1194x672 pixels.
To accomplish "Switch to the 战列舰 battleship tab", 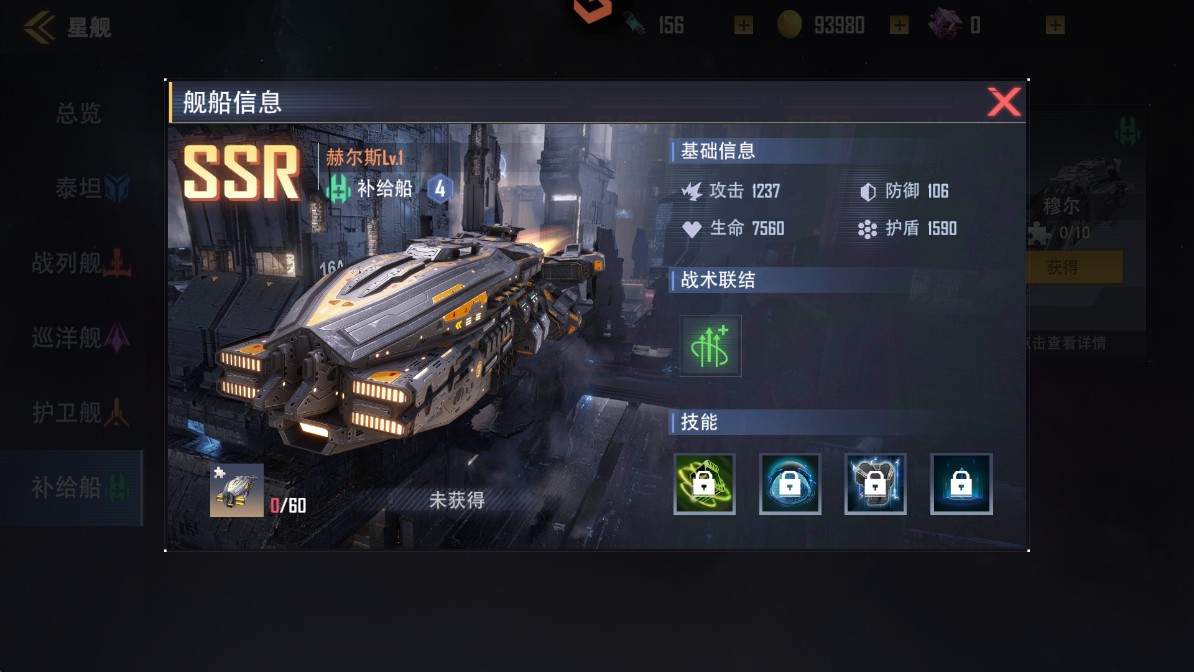I will pos(78,263).
